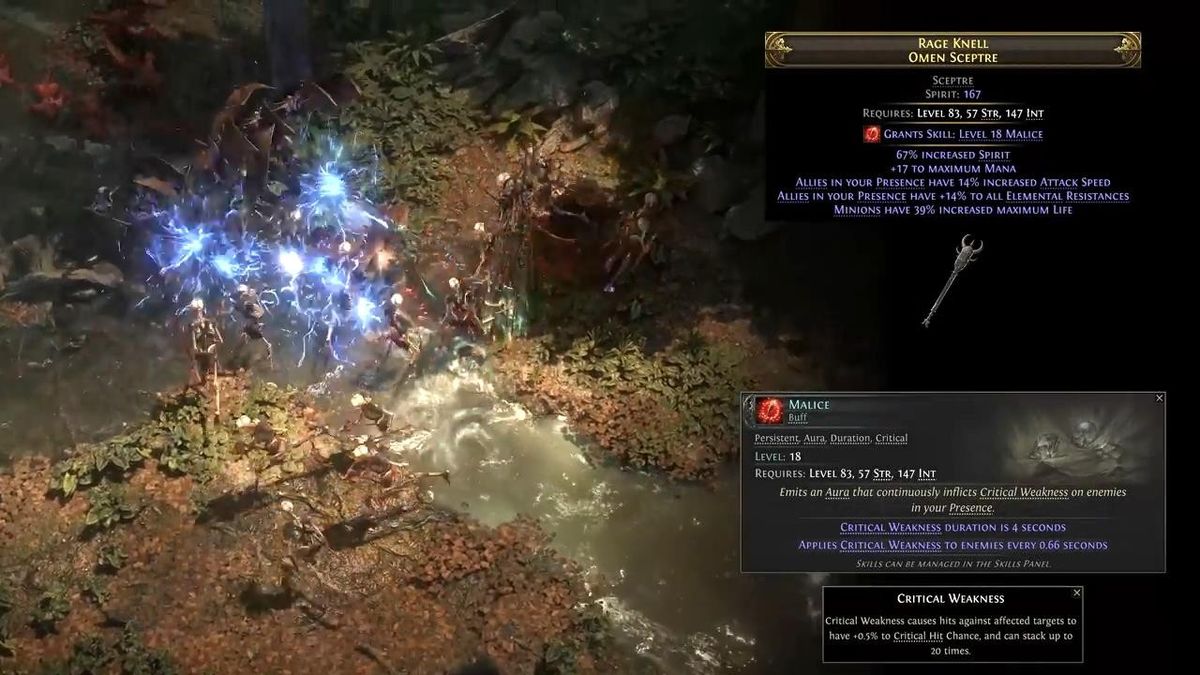
Task: Click the Omen Sceptre item image
Action: [952, 279]
